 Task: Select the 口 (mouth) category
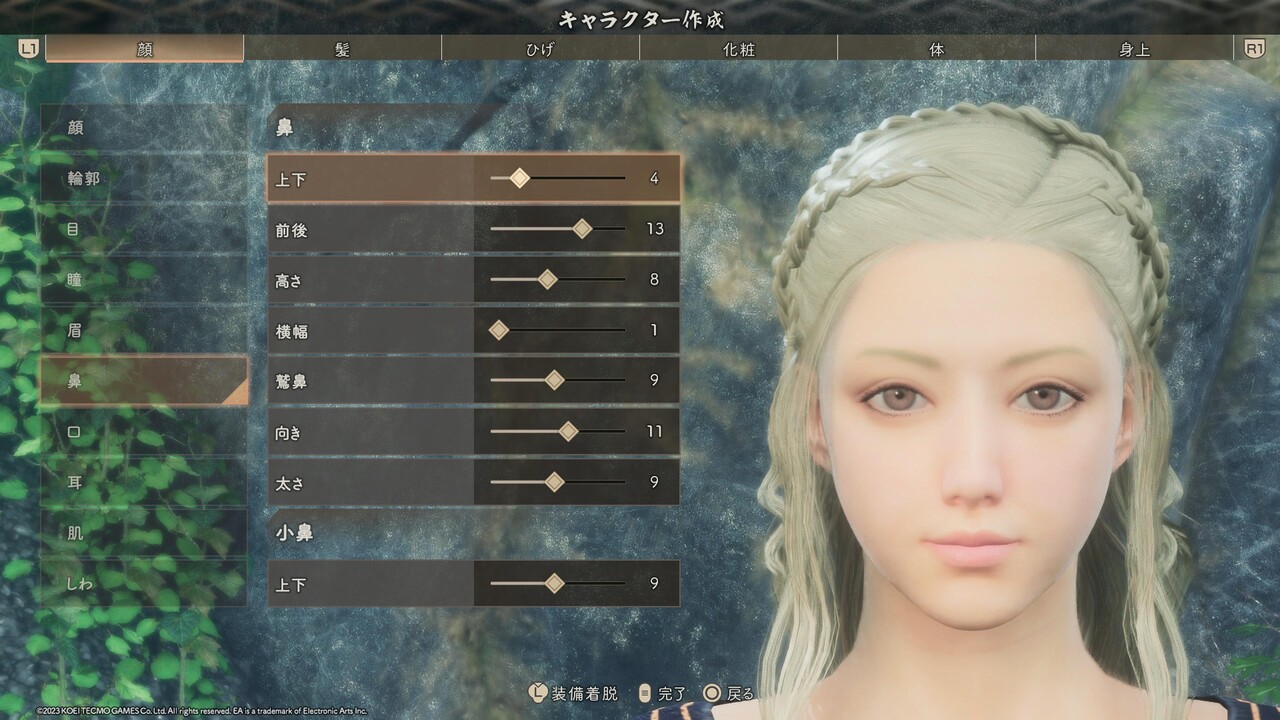pyautogui.click(x=143, y=432)
